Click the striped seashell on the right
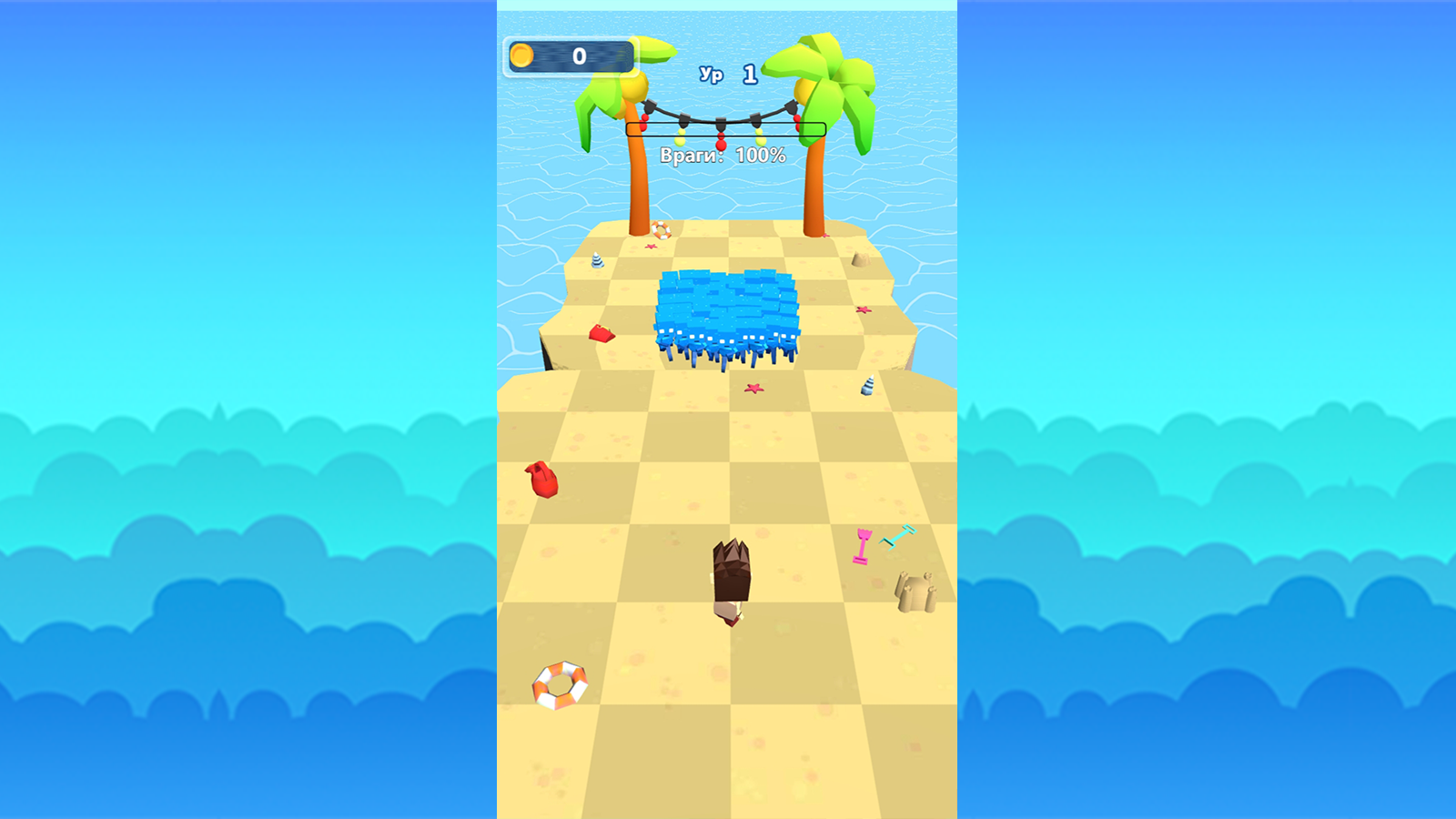The height and width of the screenshot is (819, 1456). click(867, 385)
